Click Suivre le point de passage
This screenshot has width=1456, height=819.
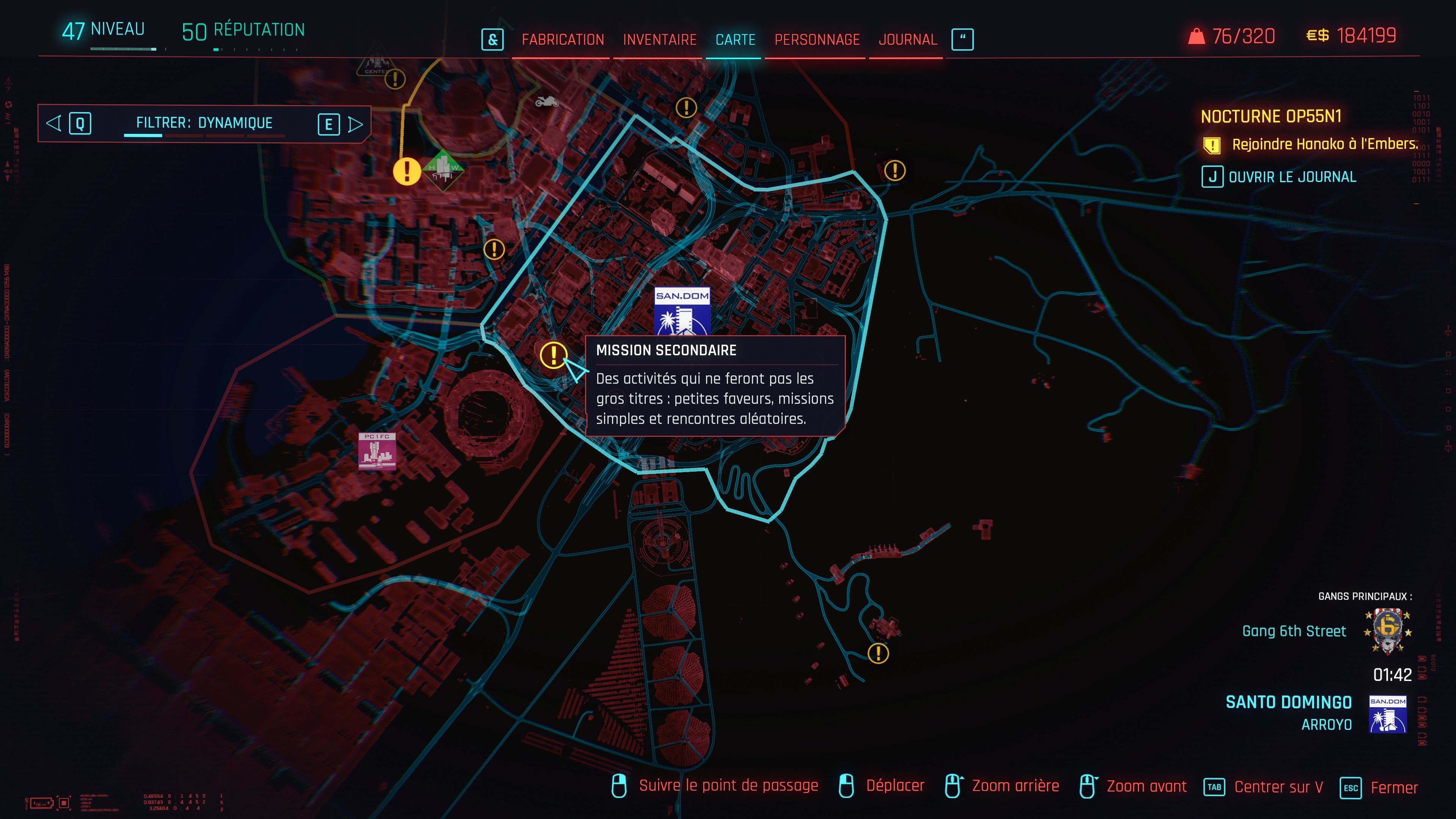[728, 786]
